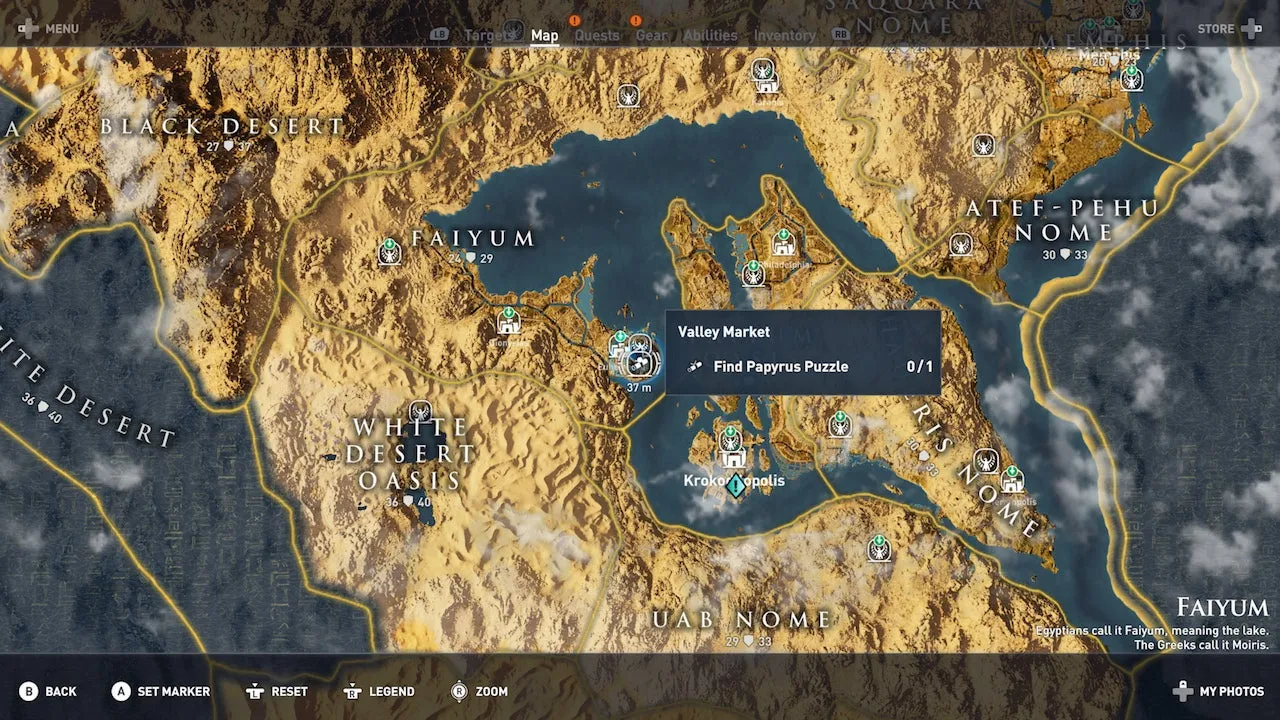1280x720 pixels.
Task: Click the teal diamond marker at Krokodilopolis
Action: point(737,486)
